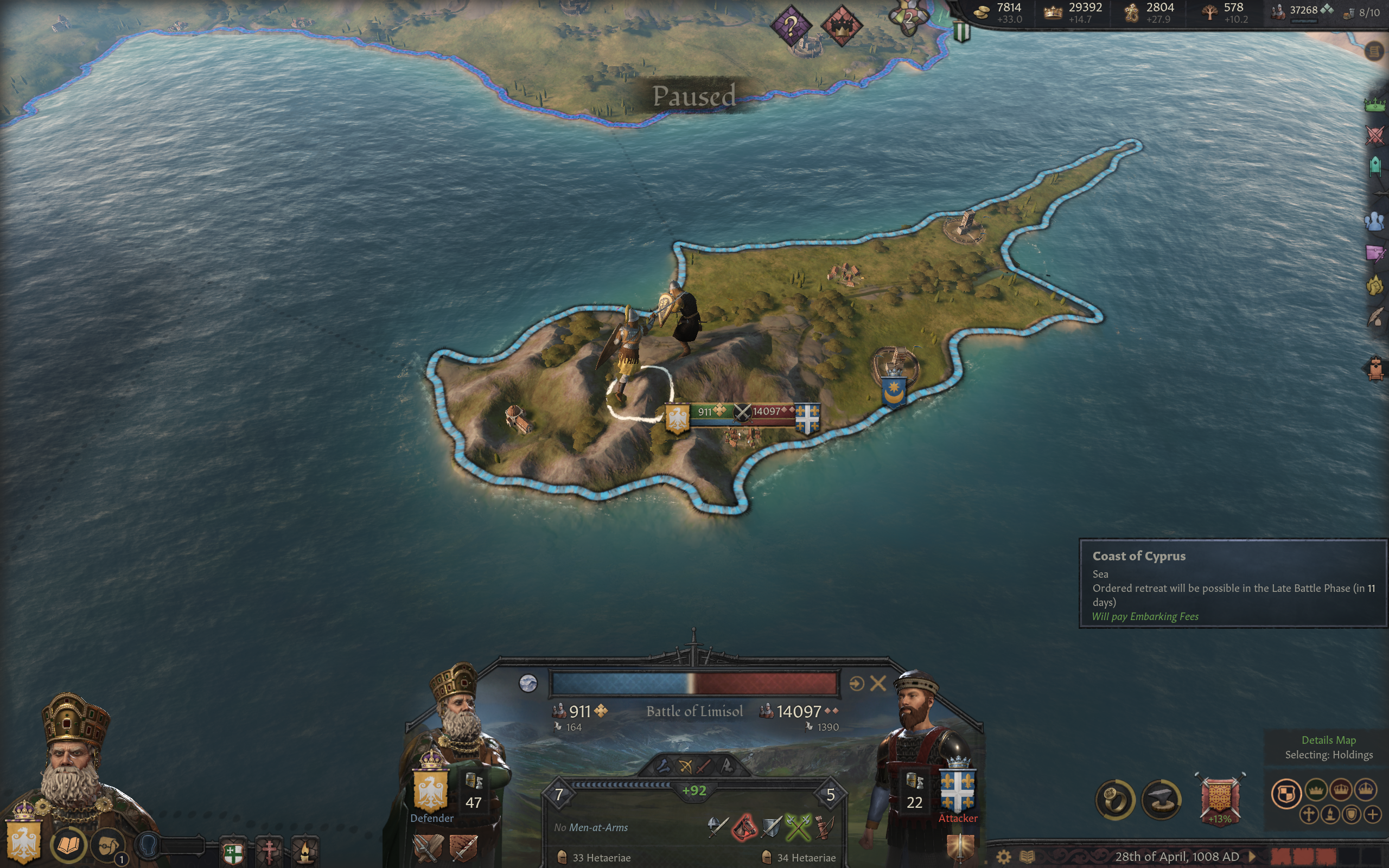Open the purple question-mark suggestion alert

[791, 25]
